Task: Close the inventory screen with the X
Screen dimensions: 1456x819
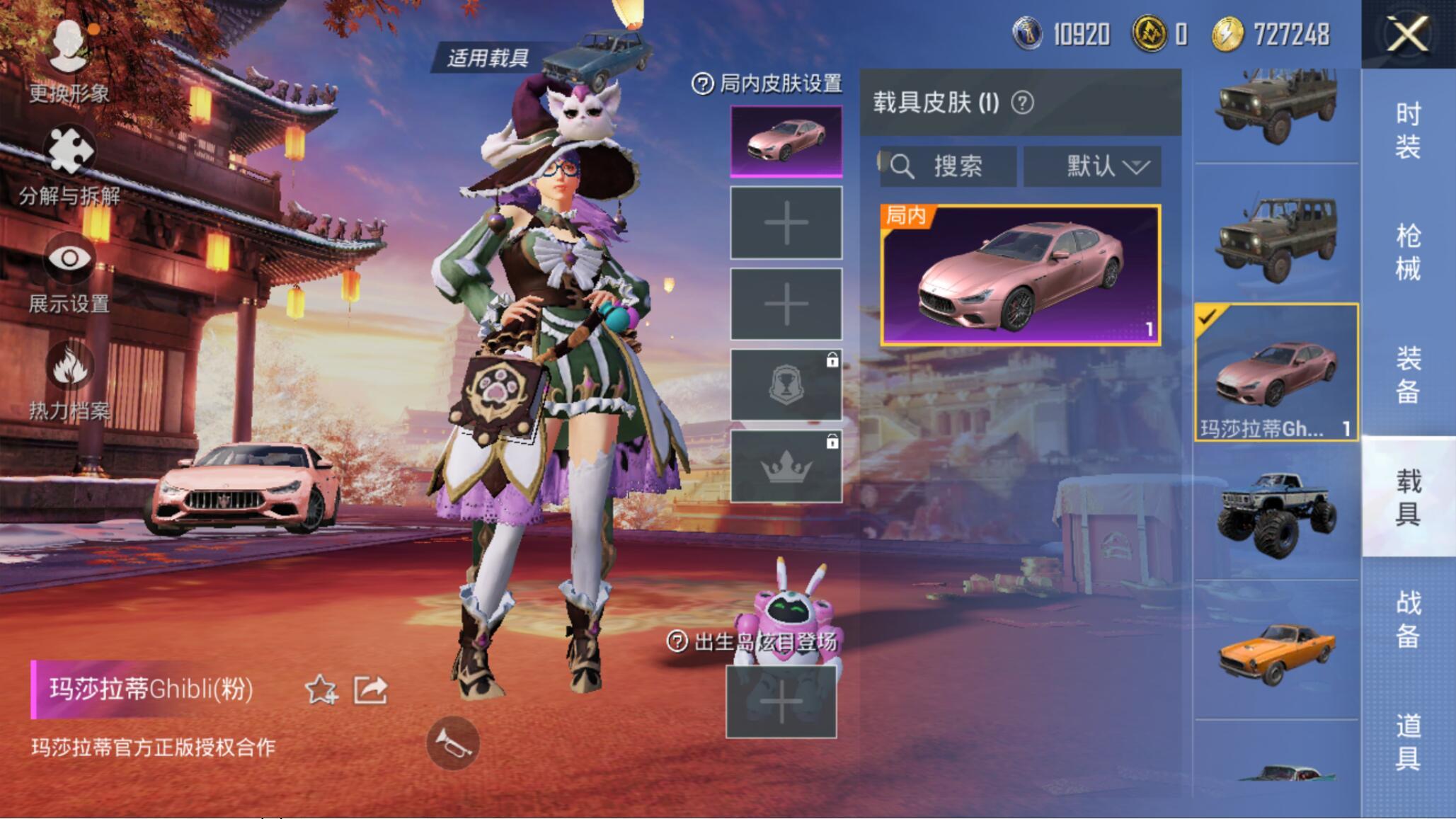Action: pos(1407,34)
